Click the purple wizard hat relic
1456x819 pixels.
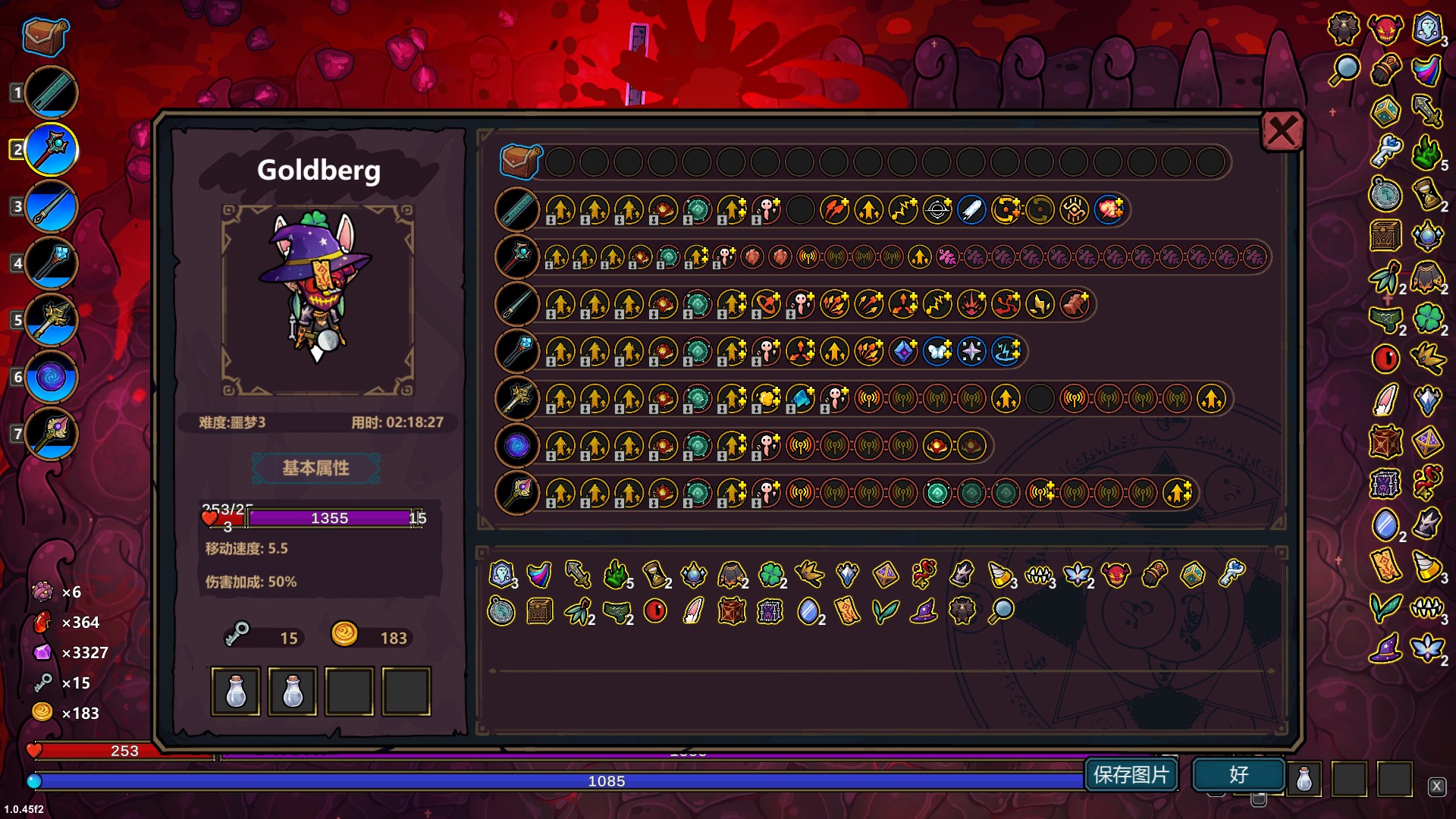[x=923, y=610]
